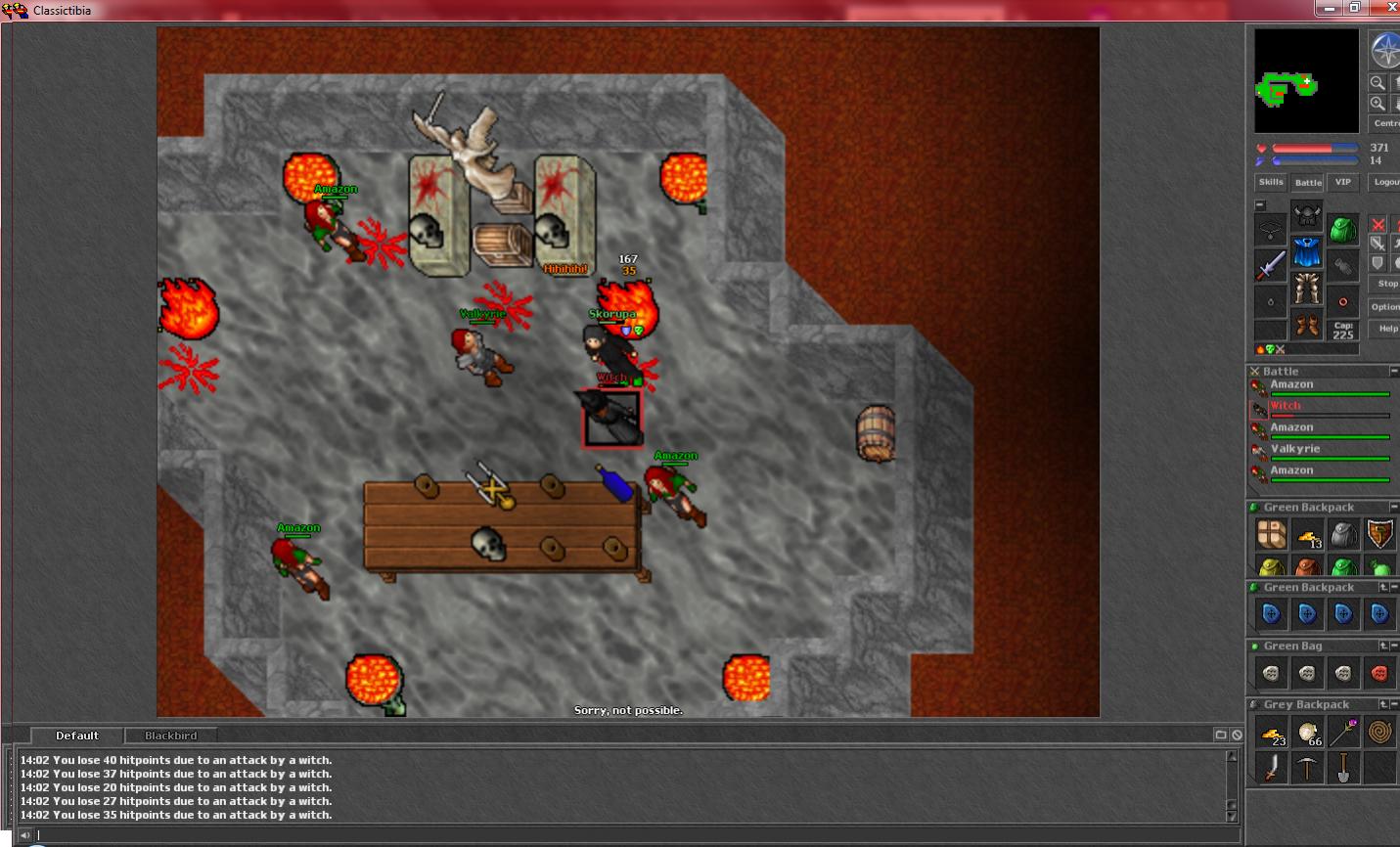Viewport: 1400px width, 847px height.
Task: Switch to the Blackbird chat tab
Action: point(171,736)
